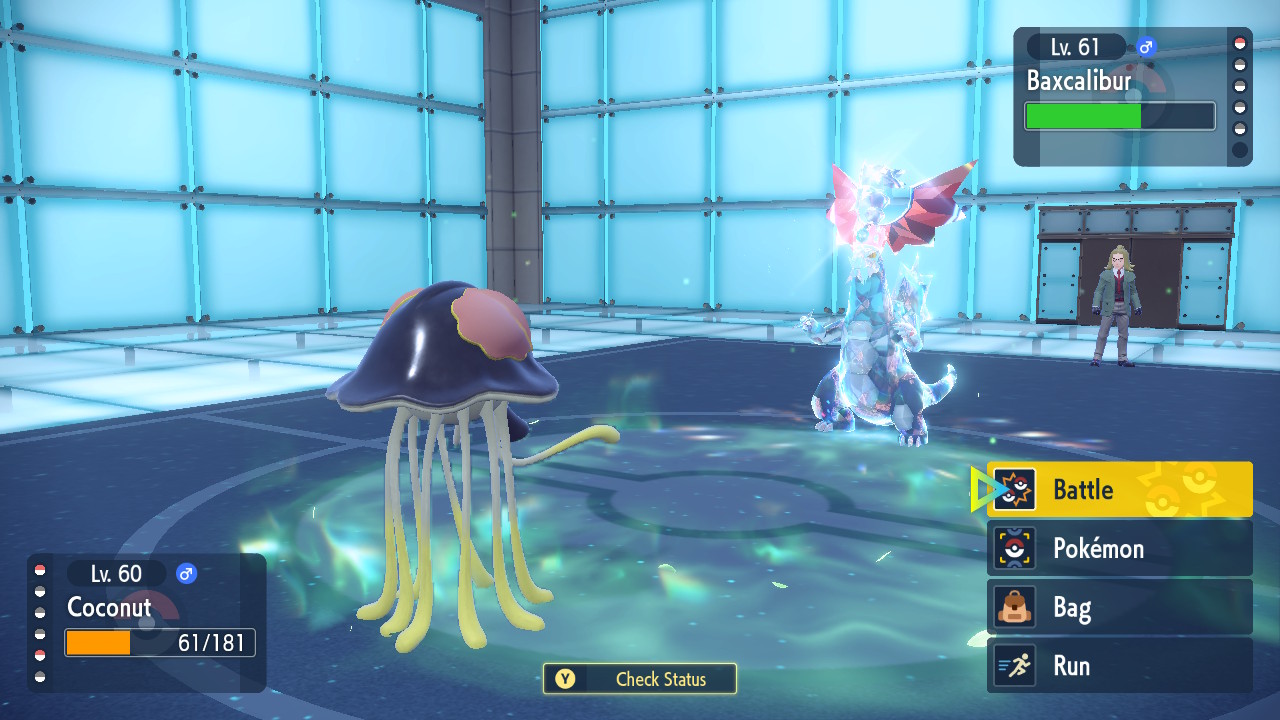This screenshot has width=1280, height=720.
Task: Open the Bag
Action: pyautogui.click(x=1119, y=607)
